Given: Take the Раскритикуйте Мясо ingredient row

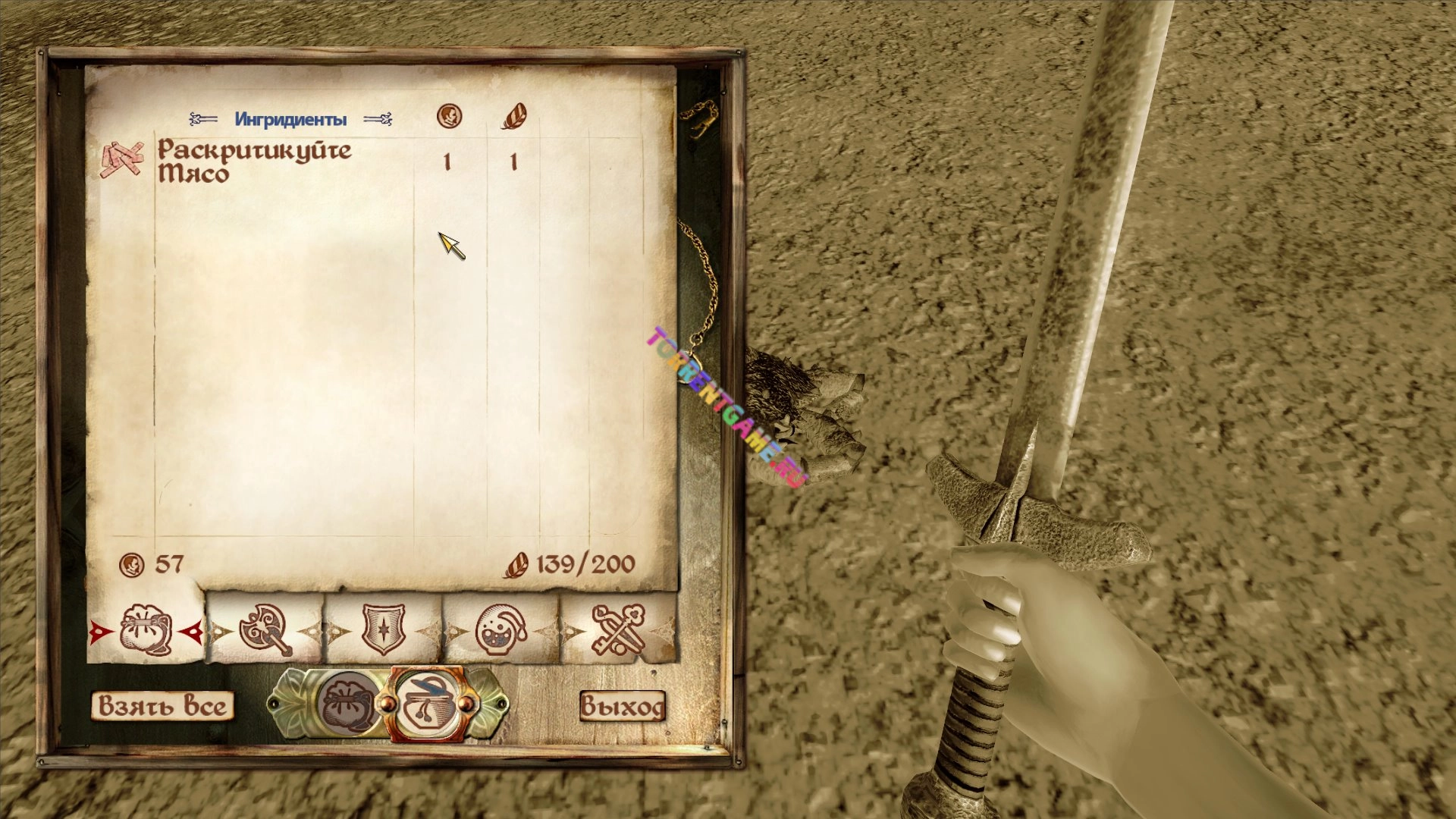Looking at the screenshot, I should pyautogui.click(x=255, y=162).
